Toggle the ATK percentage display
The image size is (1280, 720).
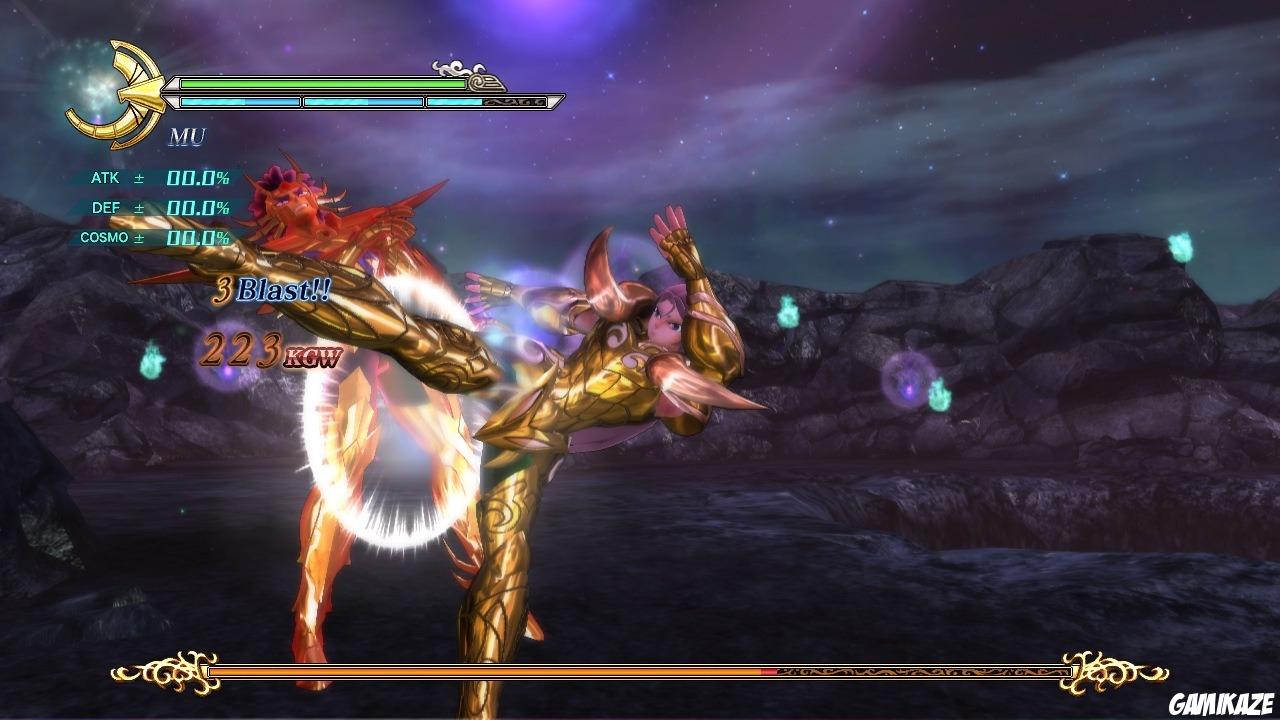pyautogui.click(x=197, y=179)
